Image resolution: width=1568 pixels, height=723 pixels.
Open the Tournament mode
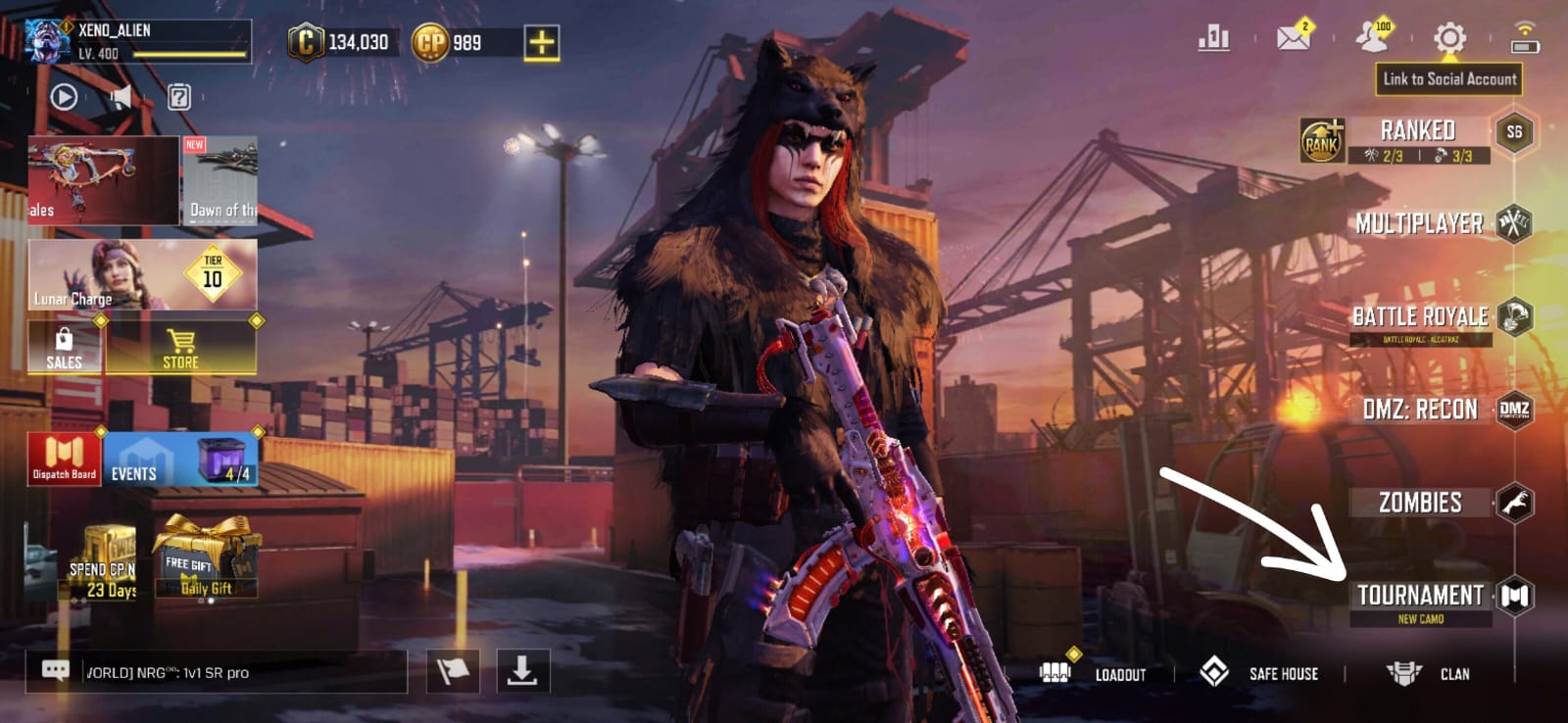click(x=1421, y=596)
